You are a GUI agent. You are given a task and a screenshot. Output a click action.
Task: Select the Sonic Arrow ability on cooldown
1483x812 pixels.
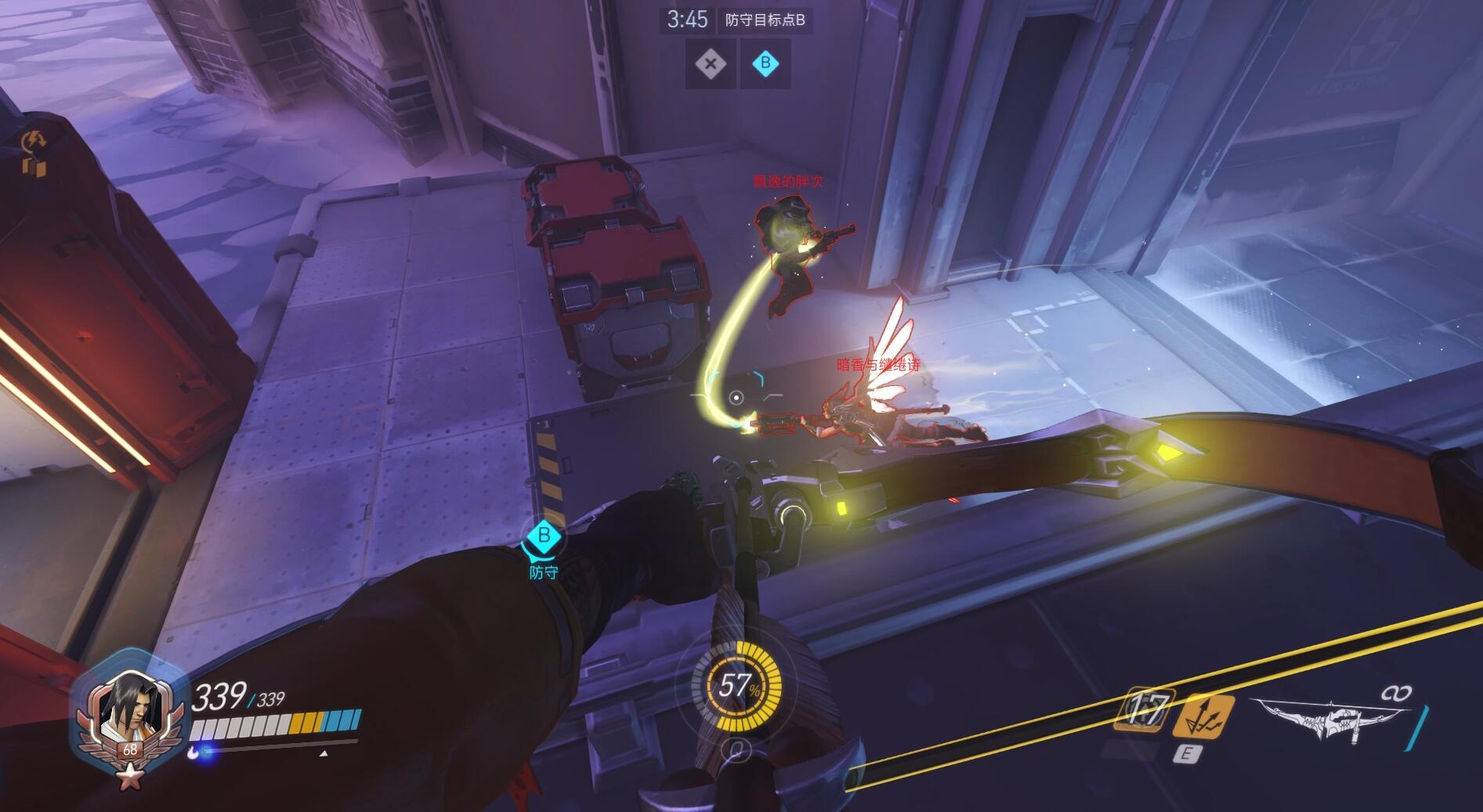pyautogui.click(x=1145, y=711)
